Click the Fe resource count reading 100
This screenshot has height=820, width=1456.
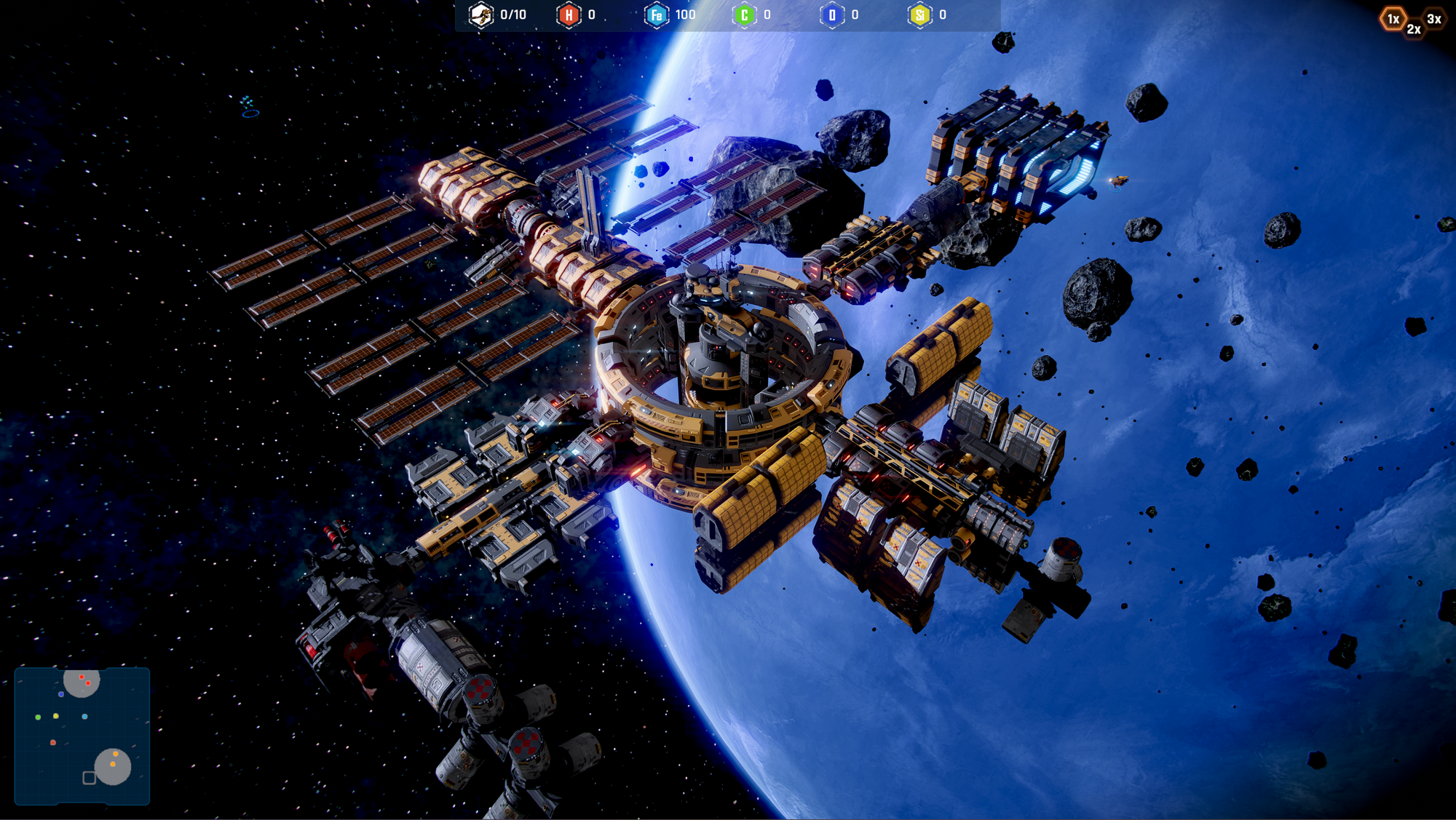point(685,15)
